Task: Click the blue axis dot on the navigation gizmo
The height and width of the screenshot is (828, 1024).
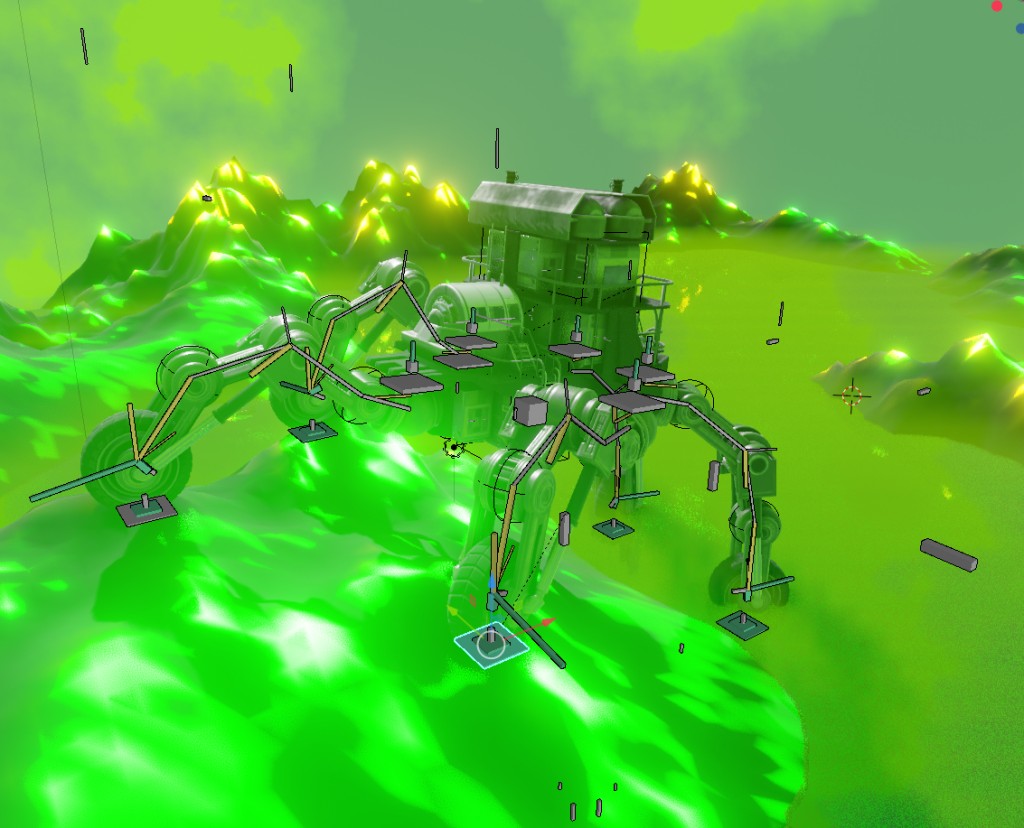Action: [x=1019, y=28]
